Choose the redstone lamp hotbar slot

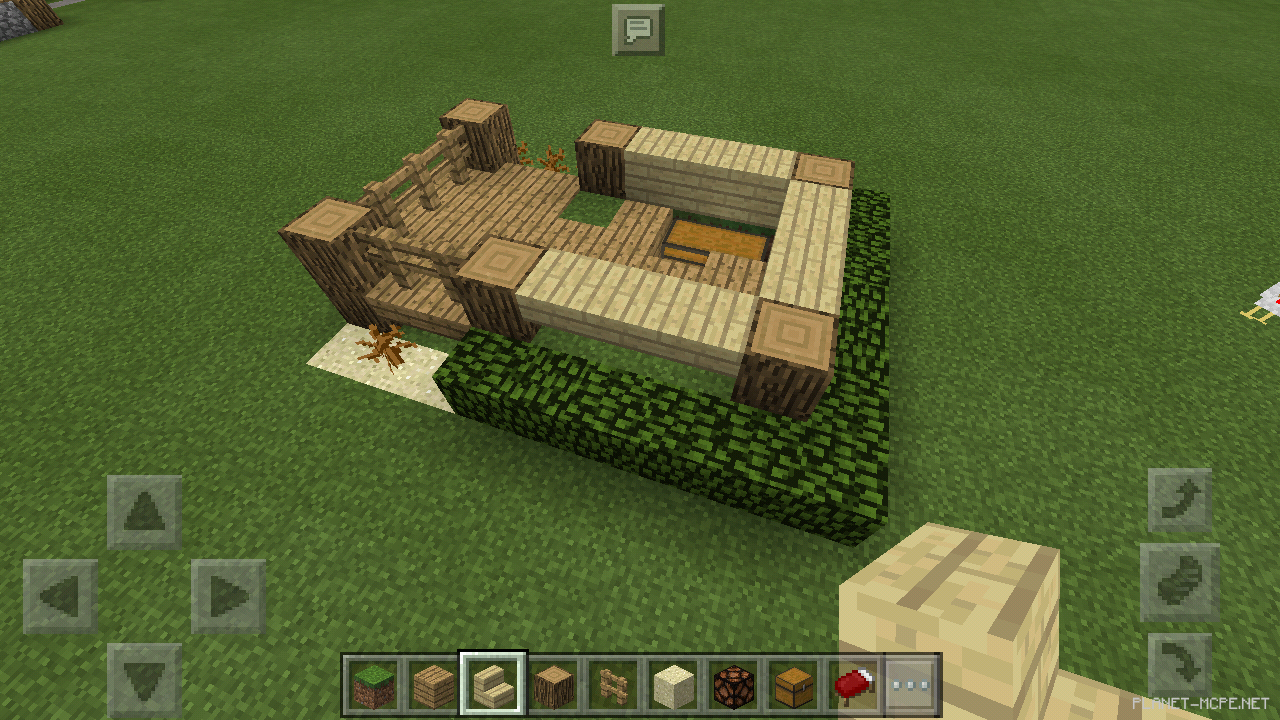pyautogui.click(x=733, y=686)
